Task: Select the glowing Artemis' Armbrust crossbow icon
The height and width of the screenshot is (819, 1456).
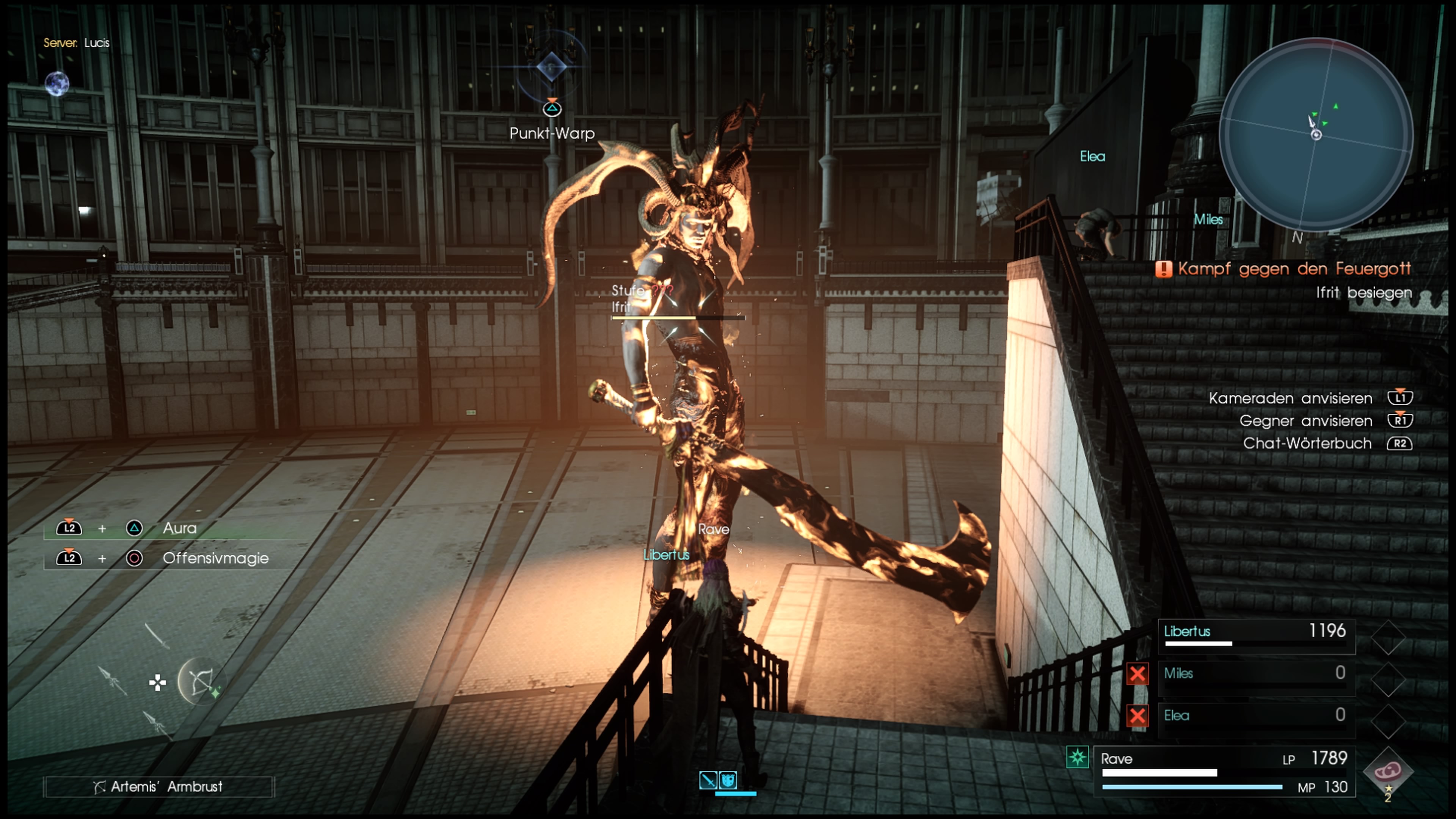Action: pos(203,682)
